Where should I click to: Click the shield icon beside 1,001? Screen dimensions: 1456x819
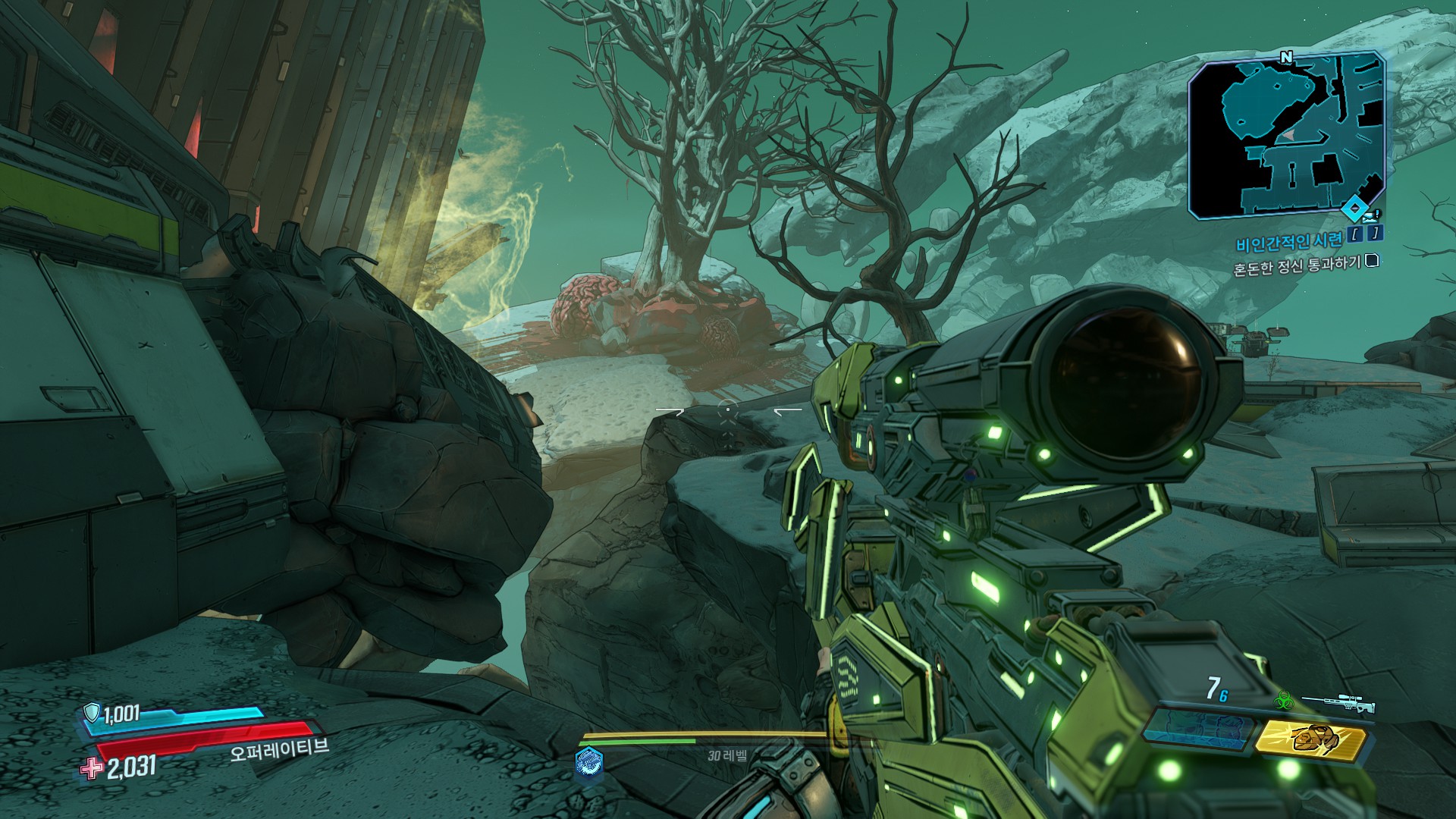point(92,712)
